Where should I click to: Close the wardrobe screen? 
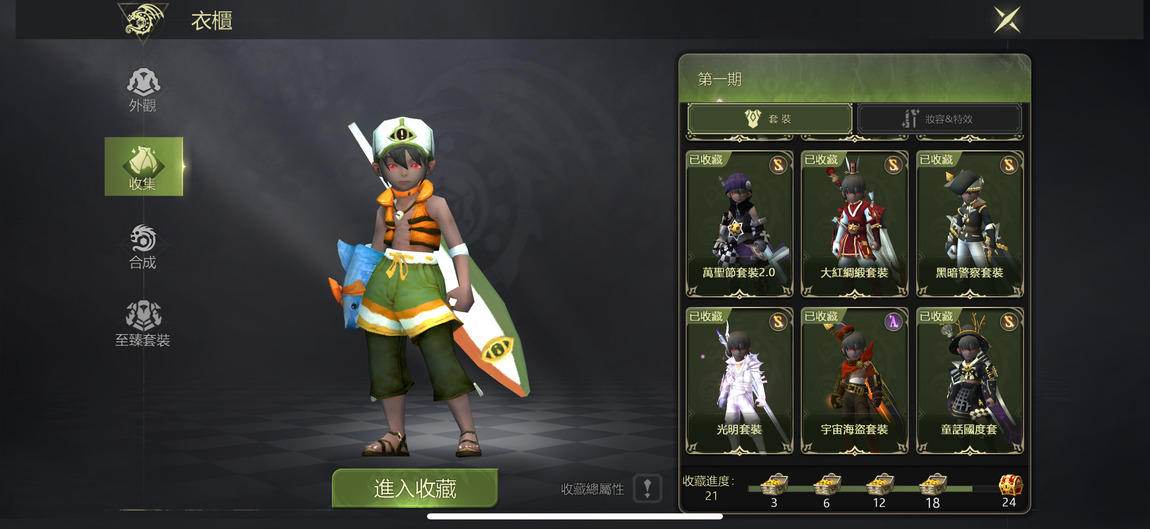click(1006, 20)
